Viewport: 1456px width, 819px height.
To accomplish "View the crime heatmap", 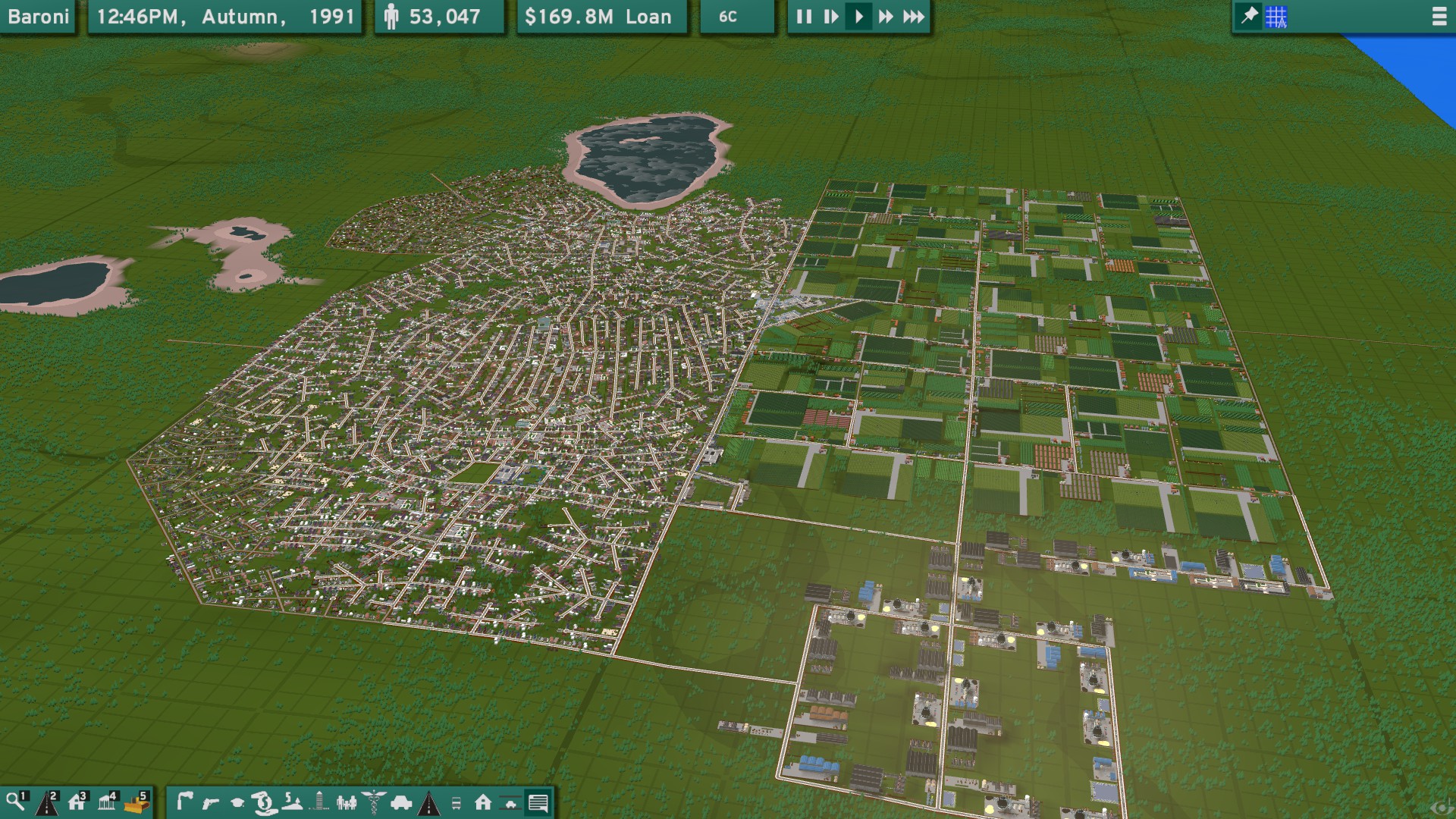I will point(210,802).
